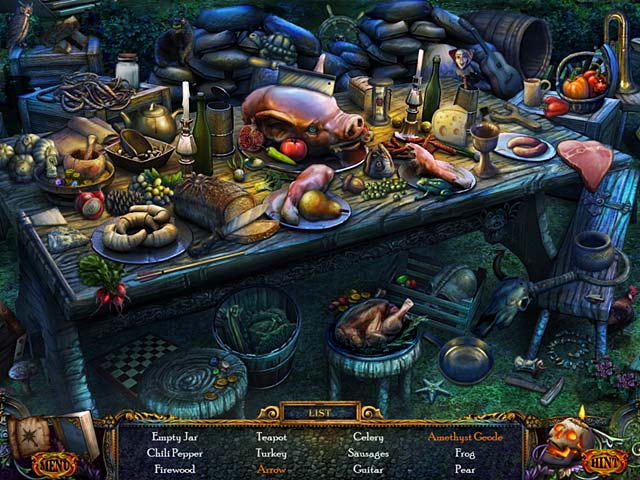Click the List header tab
Viewport: 640px width, 480px height.
(x=319, y=411)
